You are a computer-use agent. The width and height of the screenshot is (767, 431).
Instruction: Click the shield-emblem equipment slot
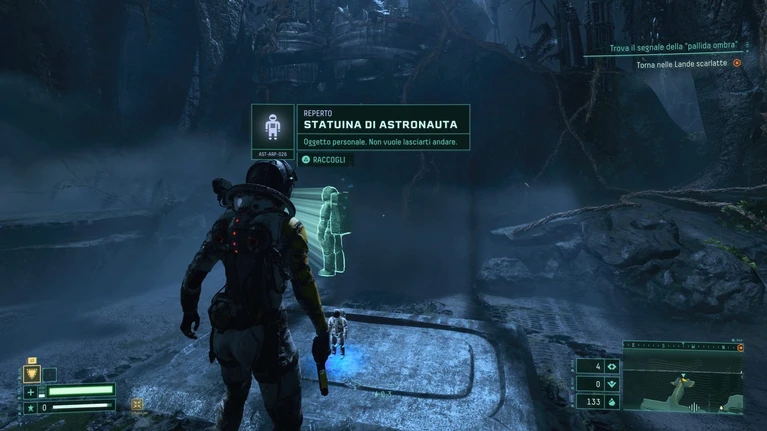point(31,374)
